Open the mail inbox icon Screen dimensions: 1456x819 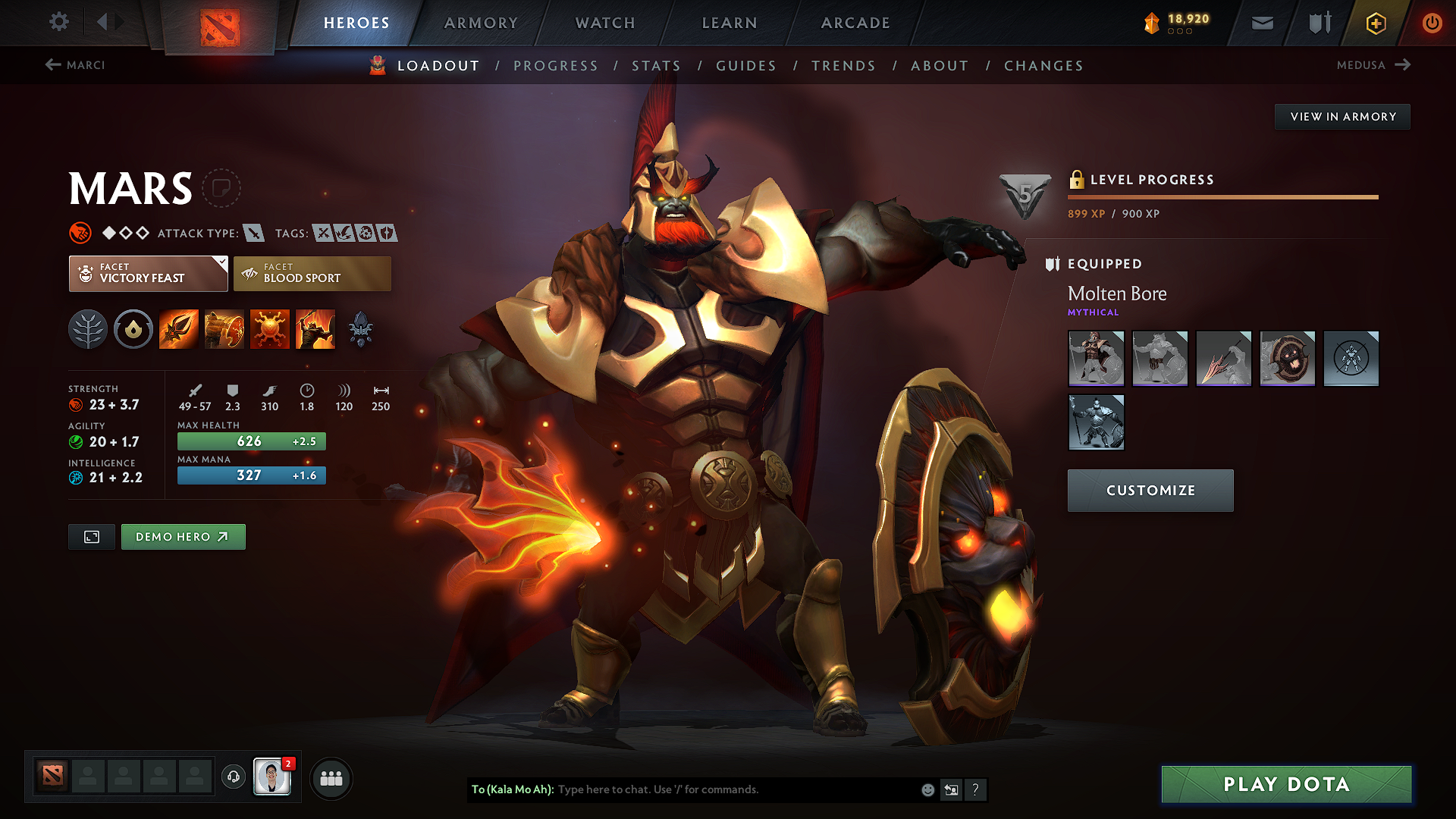click(1262, 23)
